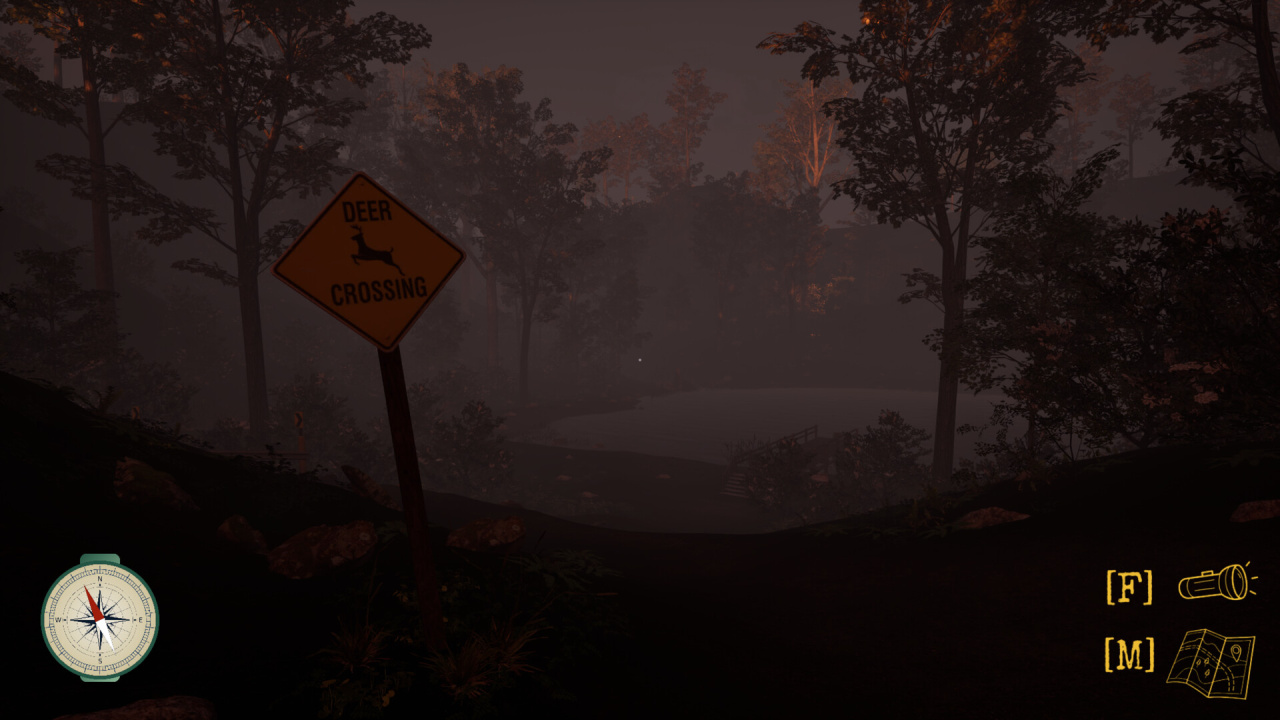The width and height of the screenshot is (1280, 720).
Task: Open the folded map icon
Action: (x=1210, y=662)
